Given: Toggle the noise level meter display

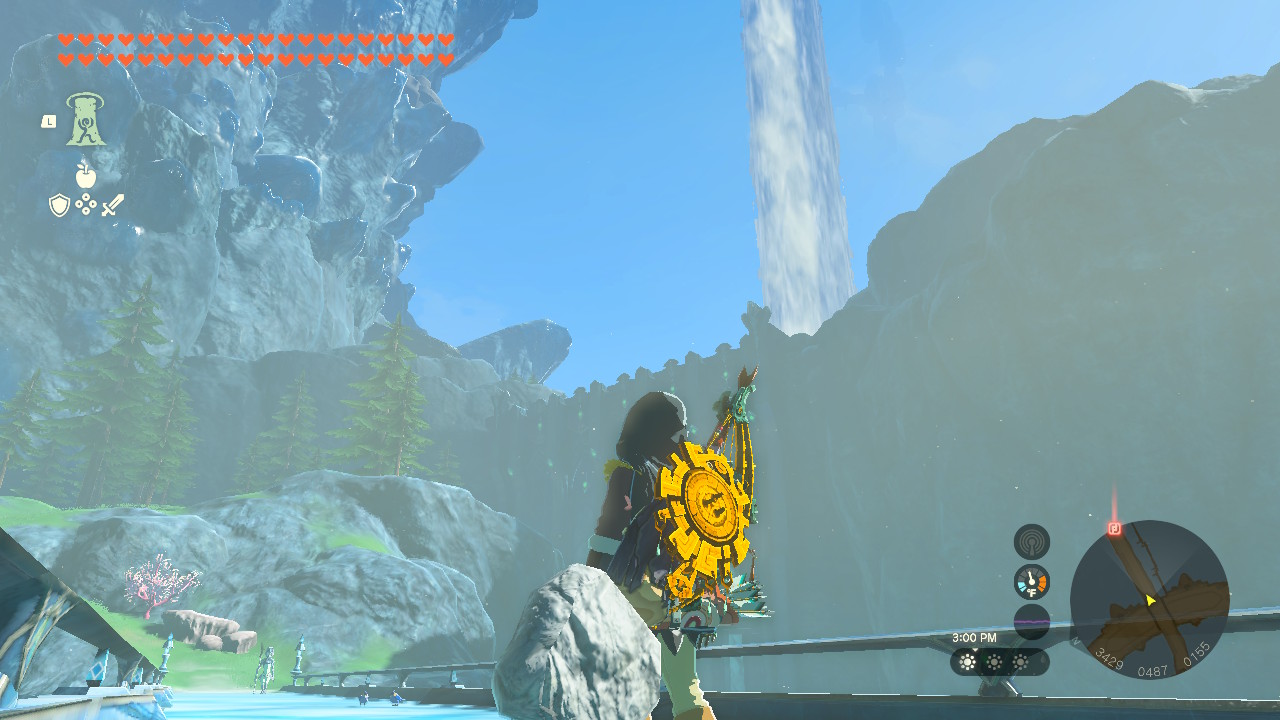Looking at the screenshot, I should click(1032, 619).
